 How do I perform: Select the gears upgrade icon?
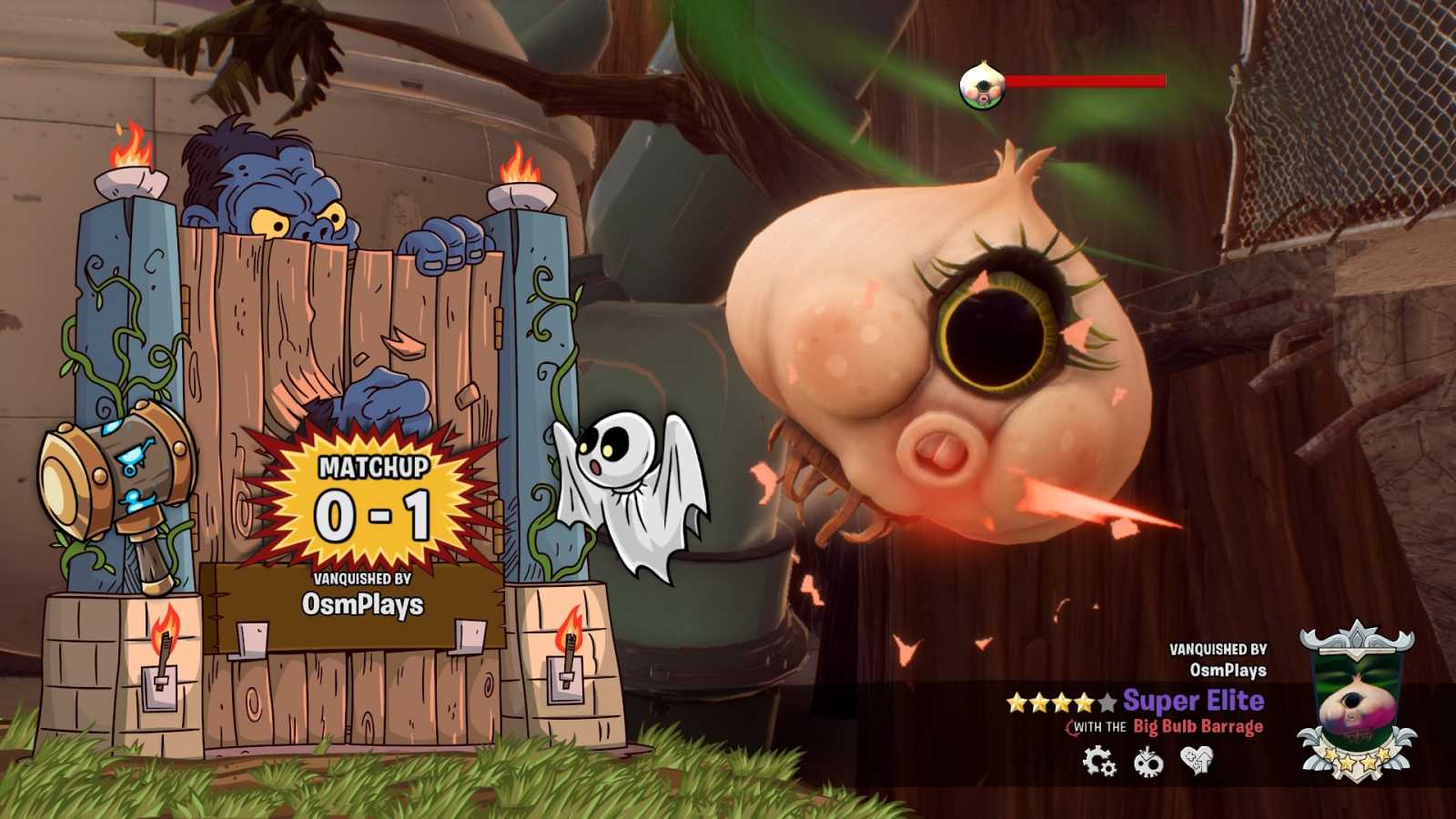pyautogui.click(x=1097, y=761)
